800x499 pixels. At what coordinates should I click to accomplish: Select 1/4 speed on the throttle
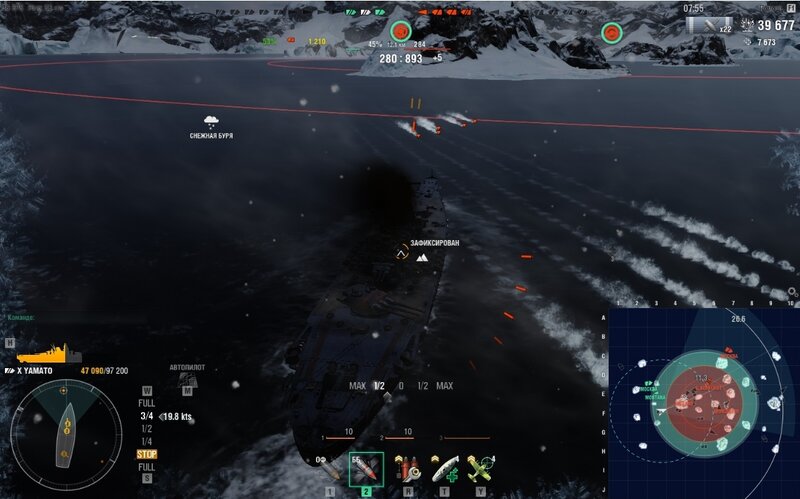click(x=146, y=441)
